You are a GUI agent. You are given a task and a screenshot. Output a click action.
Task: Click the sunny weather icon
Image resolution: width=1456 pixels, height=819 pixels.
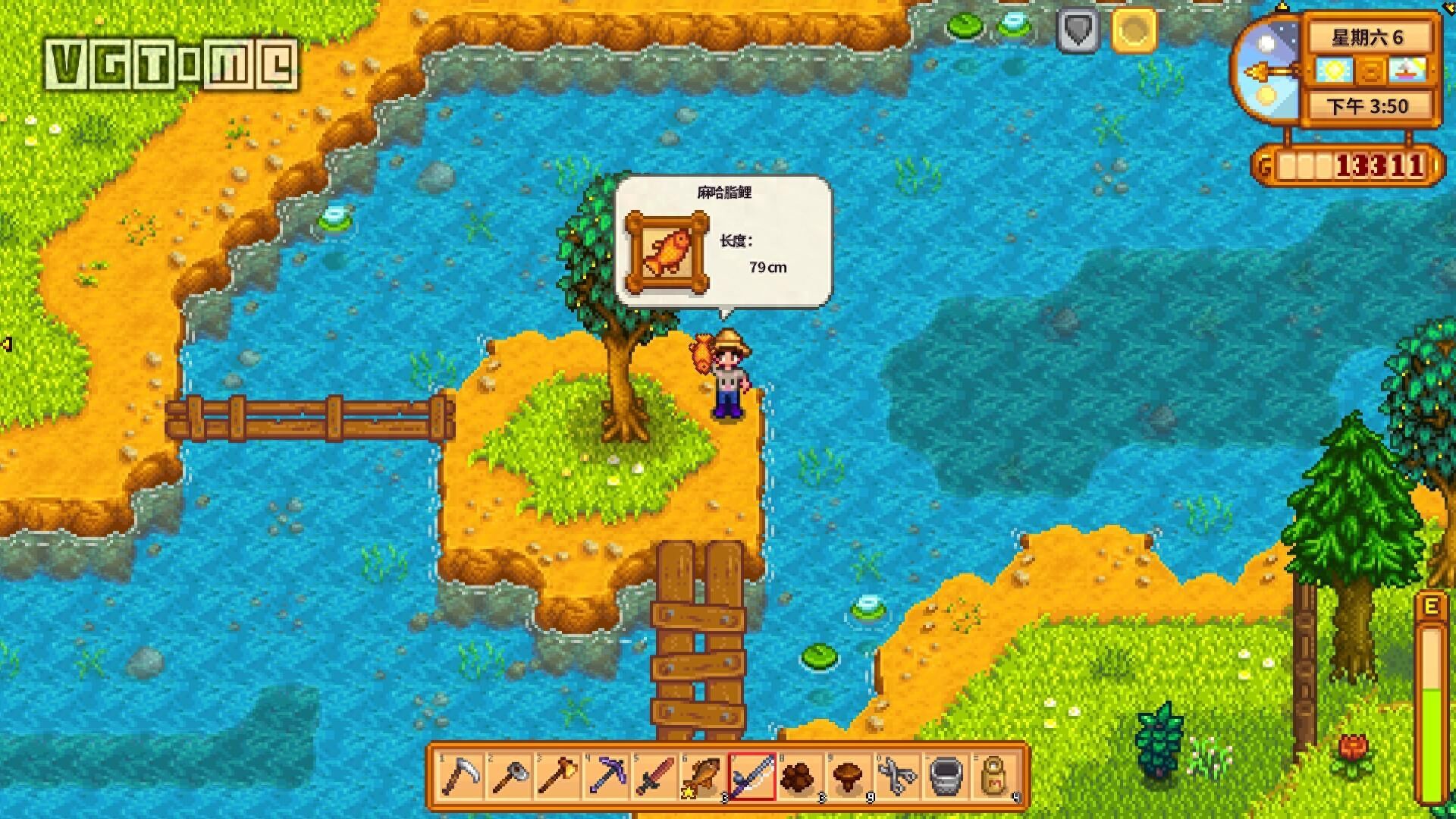[x=1333, y=71]
